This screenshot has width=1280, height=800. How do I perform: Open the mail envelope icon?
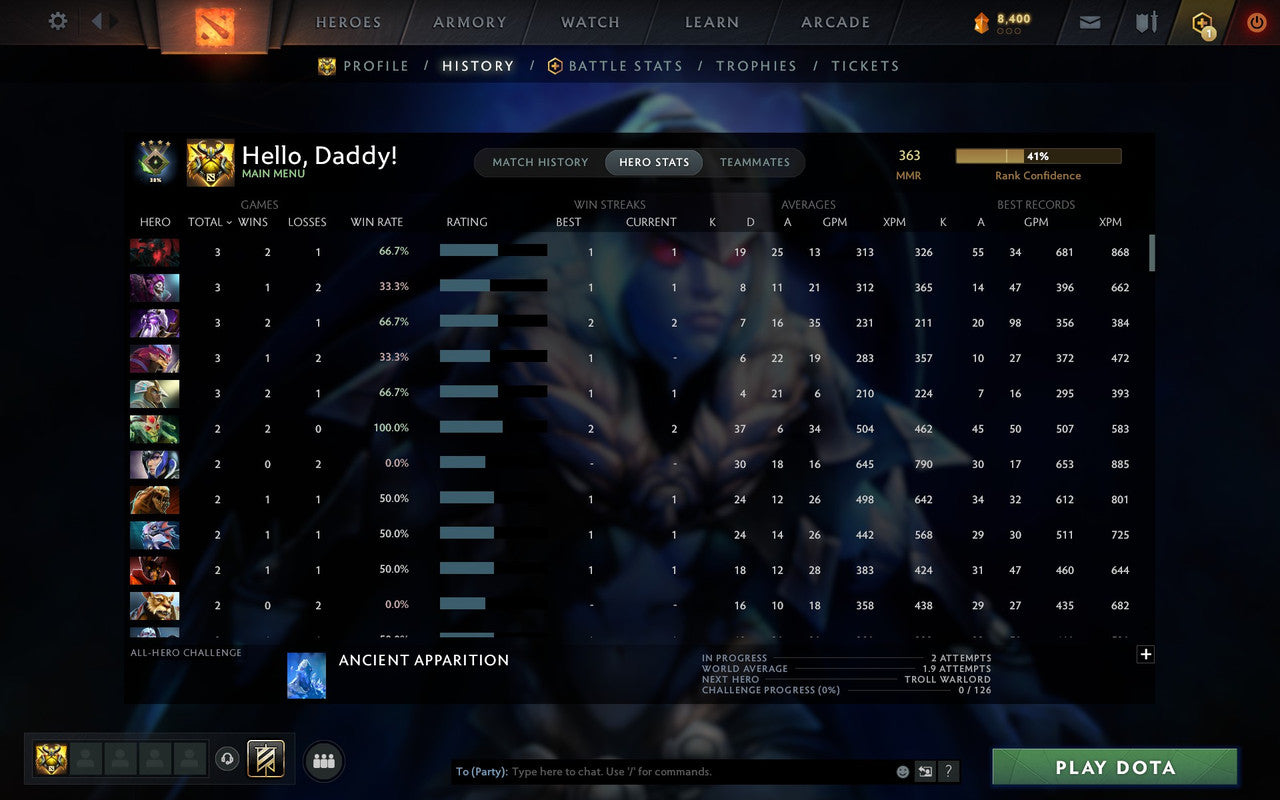(1089, 21)
